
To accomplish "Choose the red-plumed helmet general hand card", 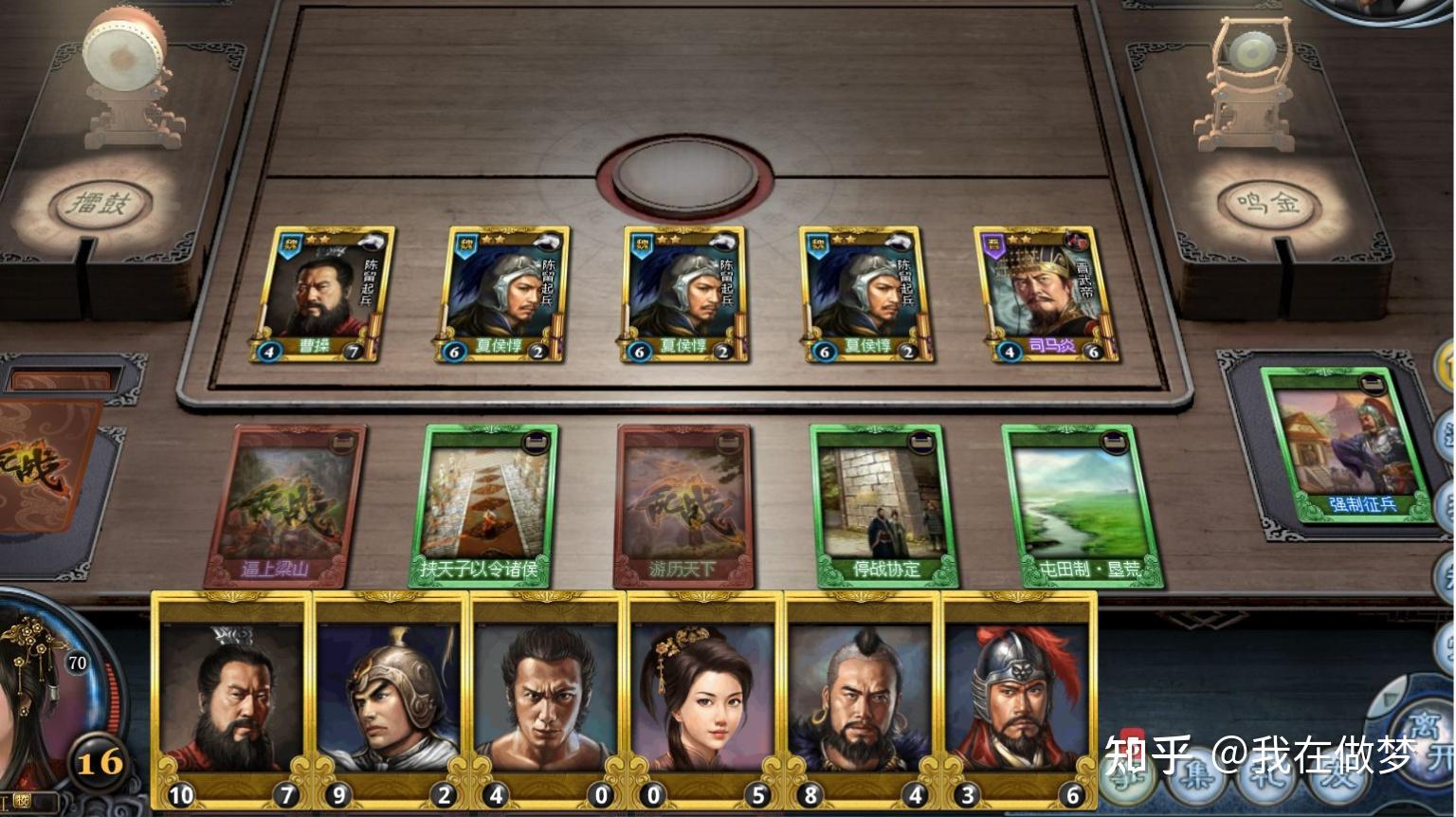I will (x=1019, y=699).
